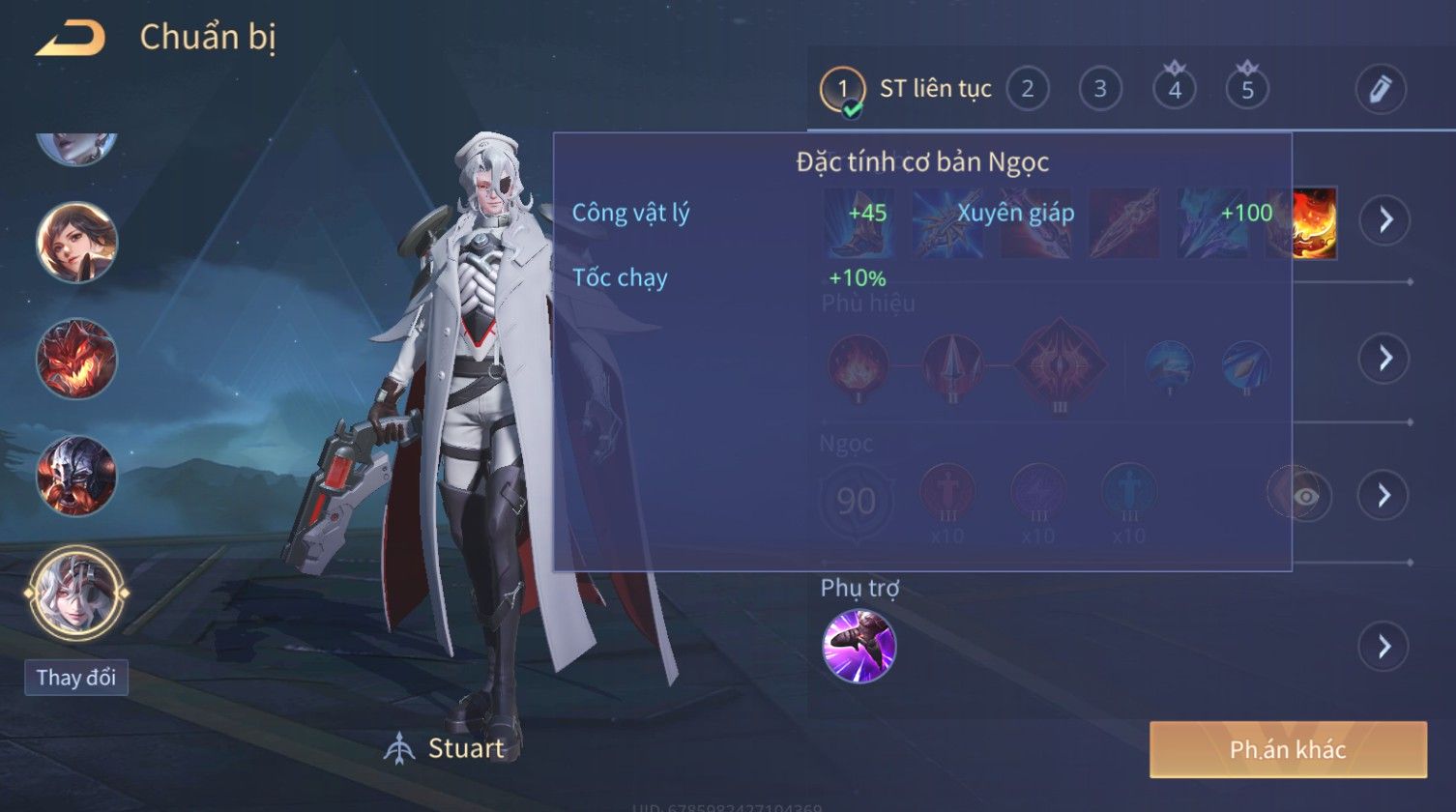The height and width of the screenshot is (812, 1456).
Task: Click the Phán khác button
Action: [1287, 749]
